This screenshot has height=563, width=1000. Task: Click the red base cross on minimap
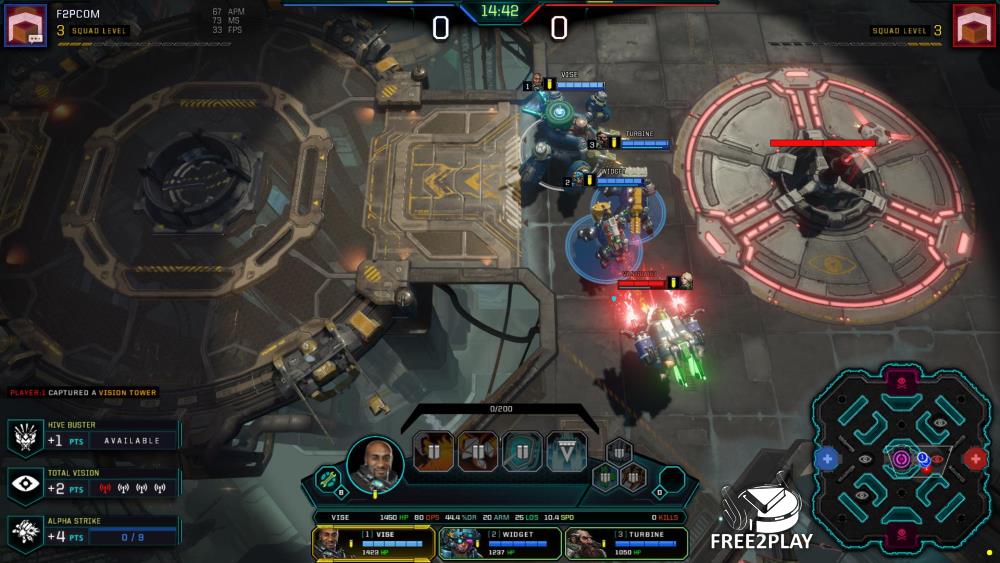click(x=975, y=459)
